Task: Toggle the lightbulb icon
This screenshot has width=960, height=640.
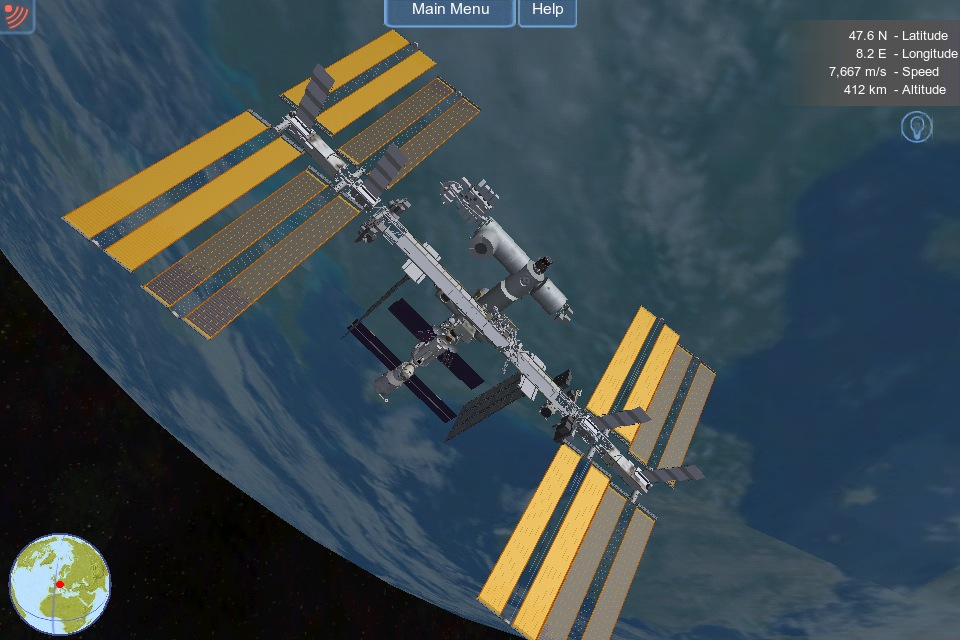Action: point(916,127)
